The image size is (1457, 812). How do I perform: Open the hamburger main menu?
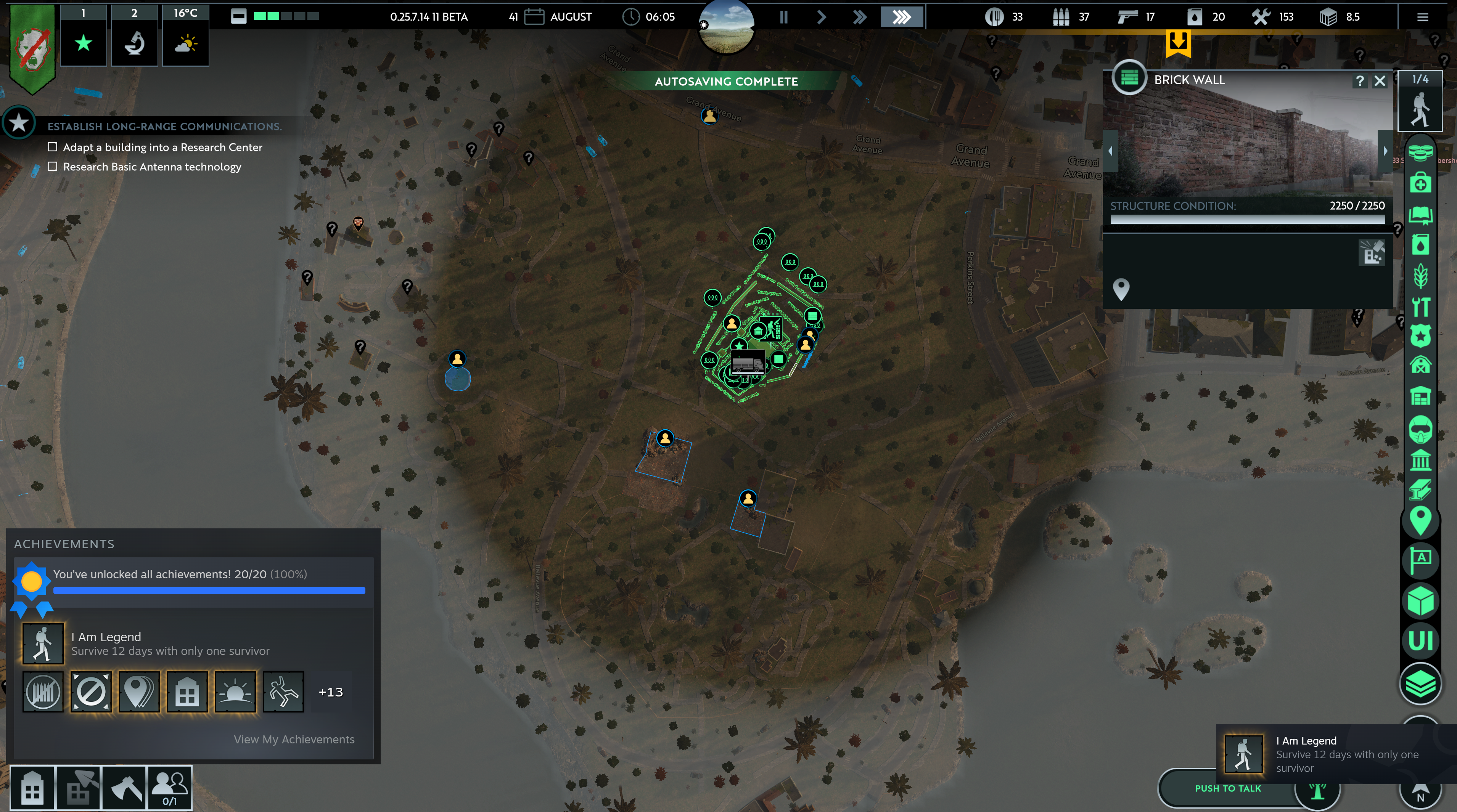(x=1423, y=17)
